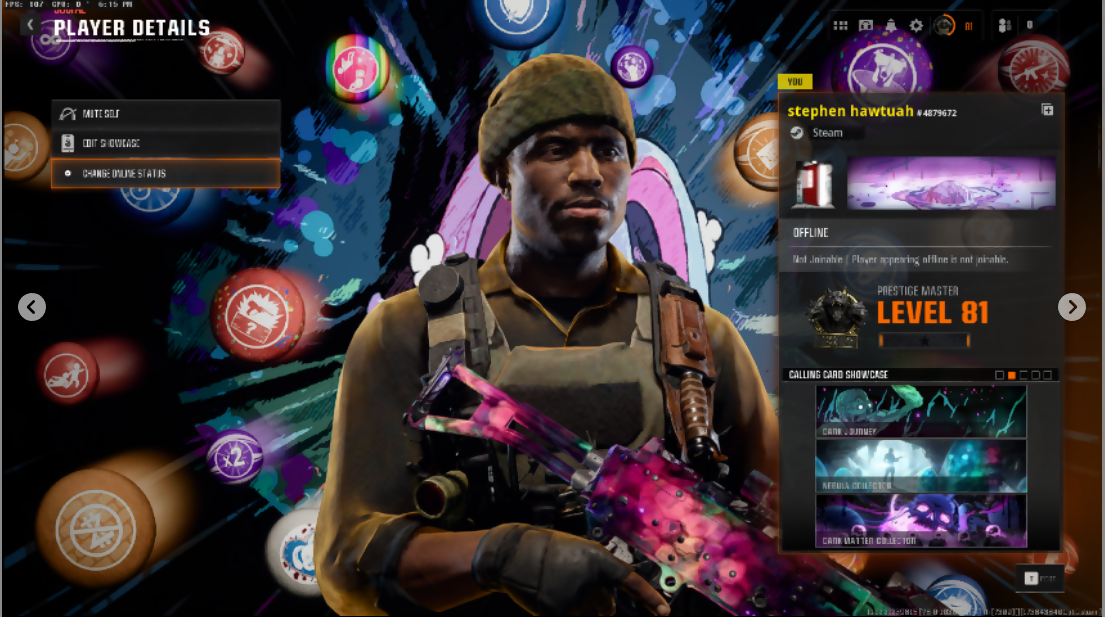Screen dimensions: 1105x617
Task: Open the grid menu icon in the top bar
Action: 840,26
